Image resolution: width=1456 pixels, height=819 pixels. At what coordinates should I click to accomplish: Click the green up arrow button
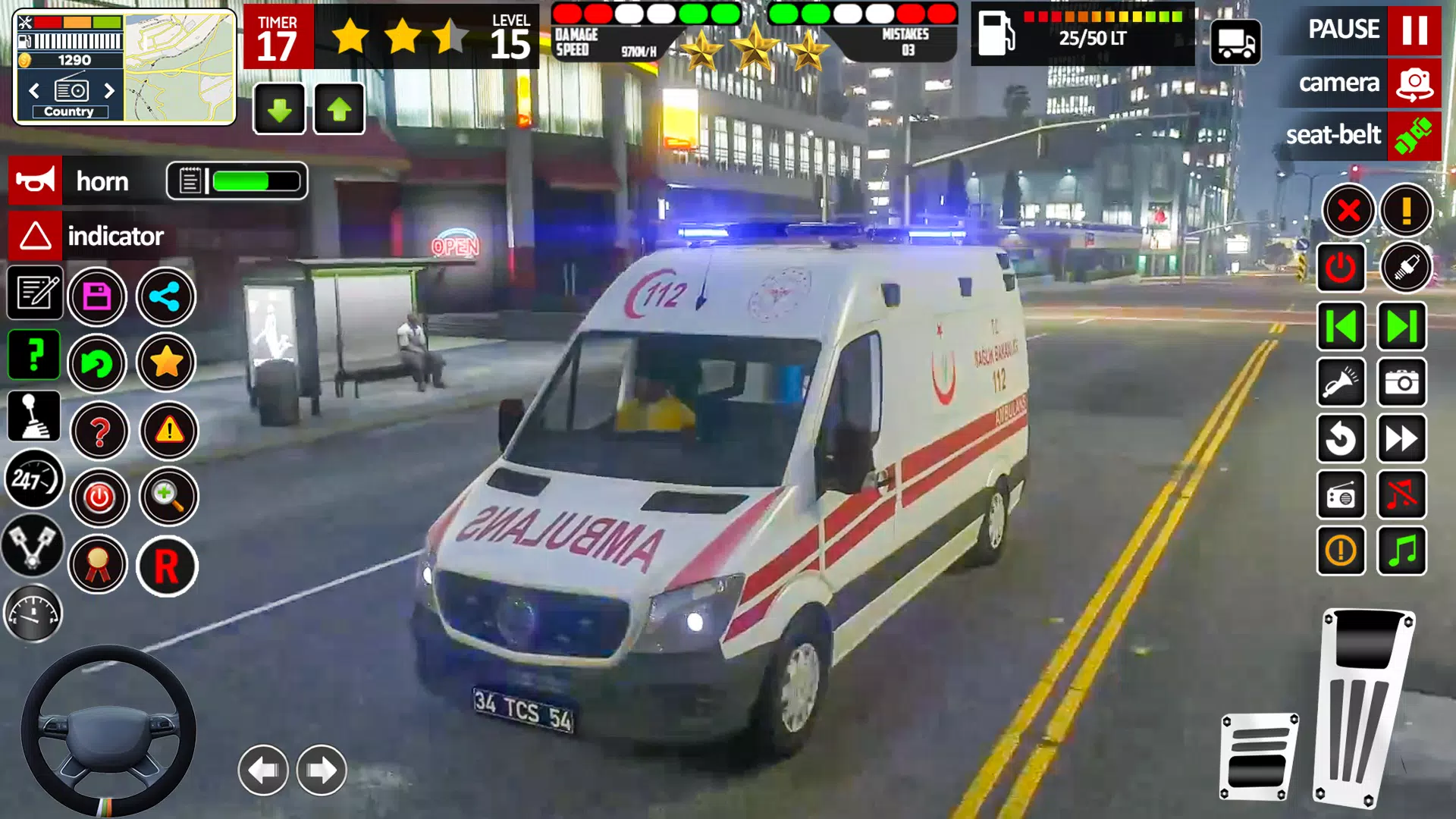tap(339, 110)
